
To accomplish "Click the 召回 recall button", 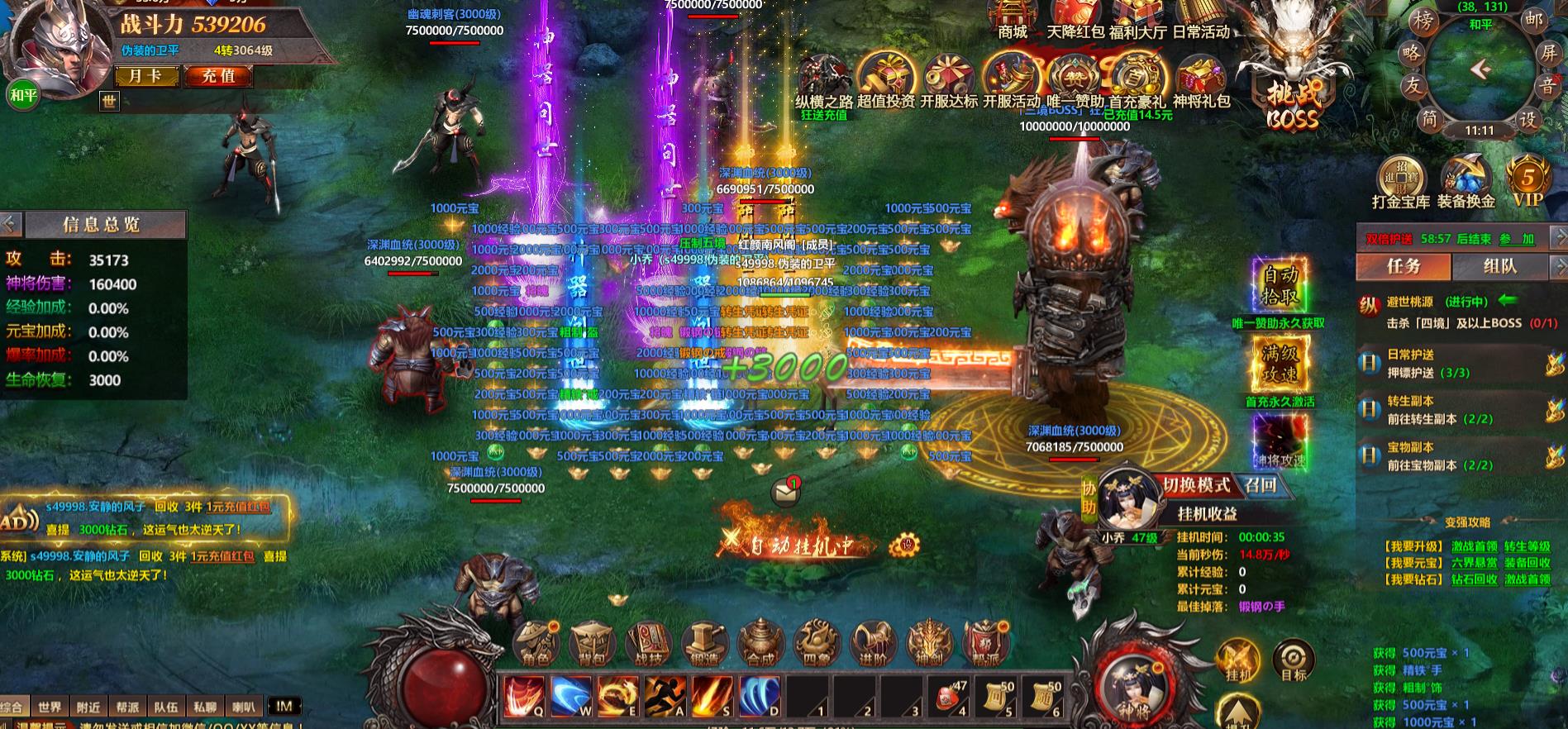I will tap(1261, 485).
